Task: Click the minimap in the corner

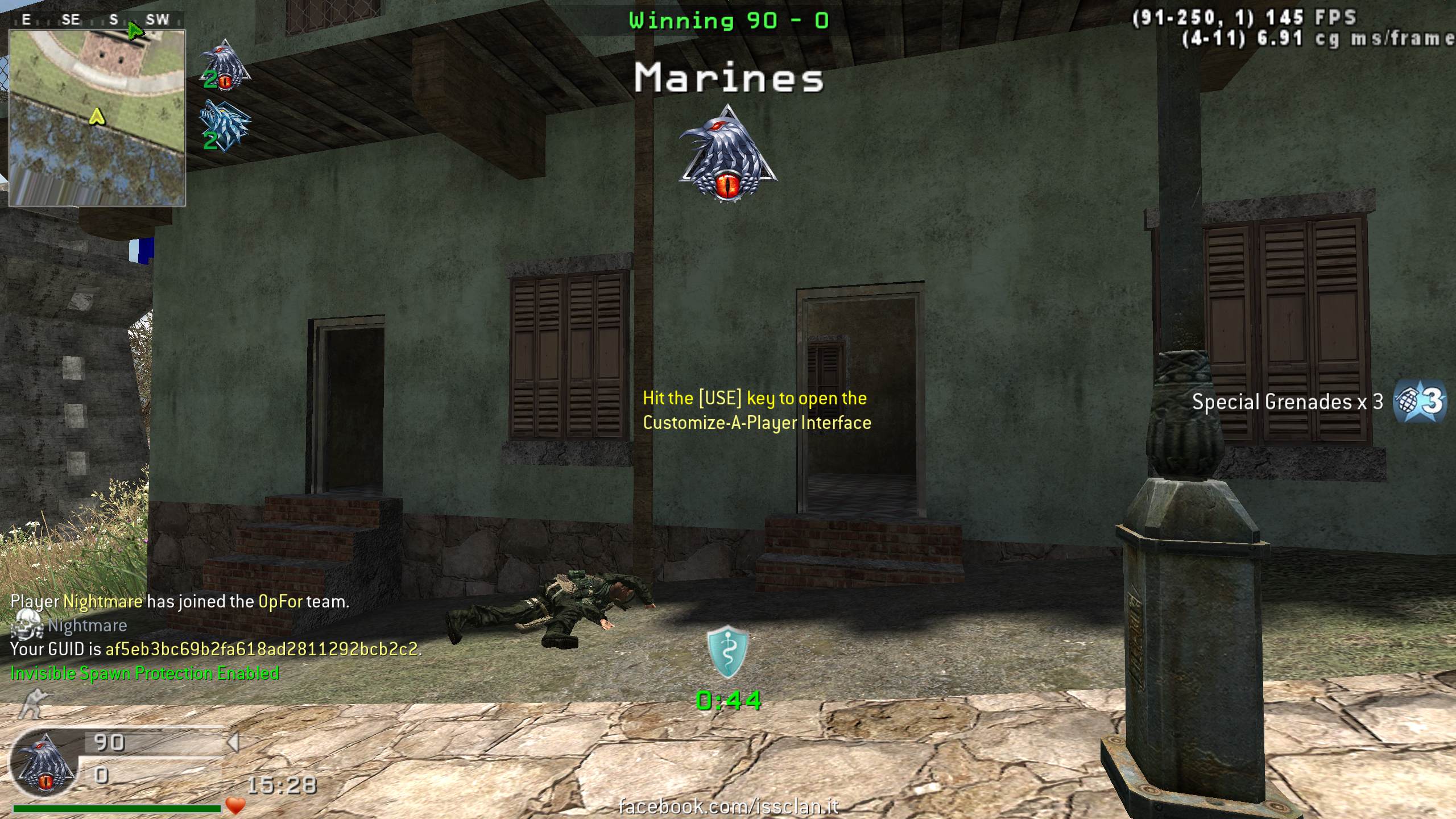Action: point(97,117)
